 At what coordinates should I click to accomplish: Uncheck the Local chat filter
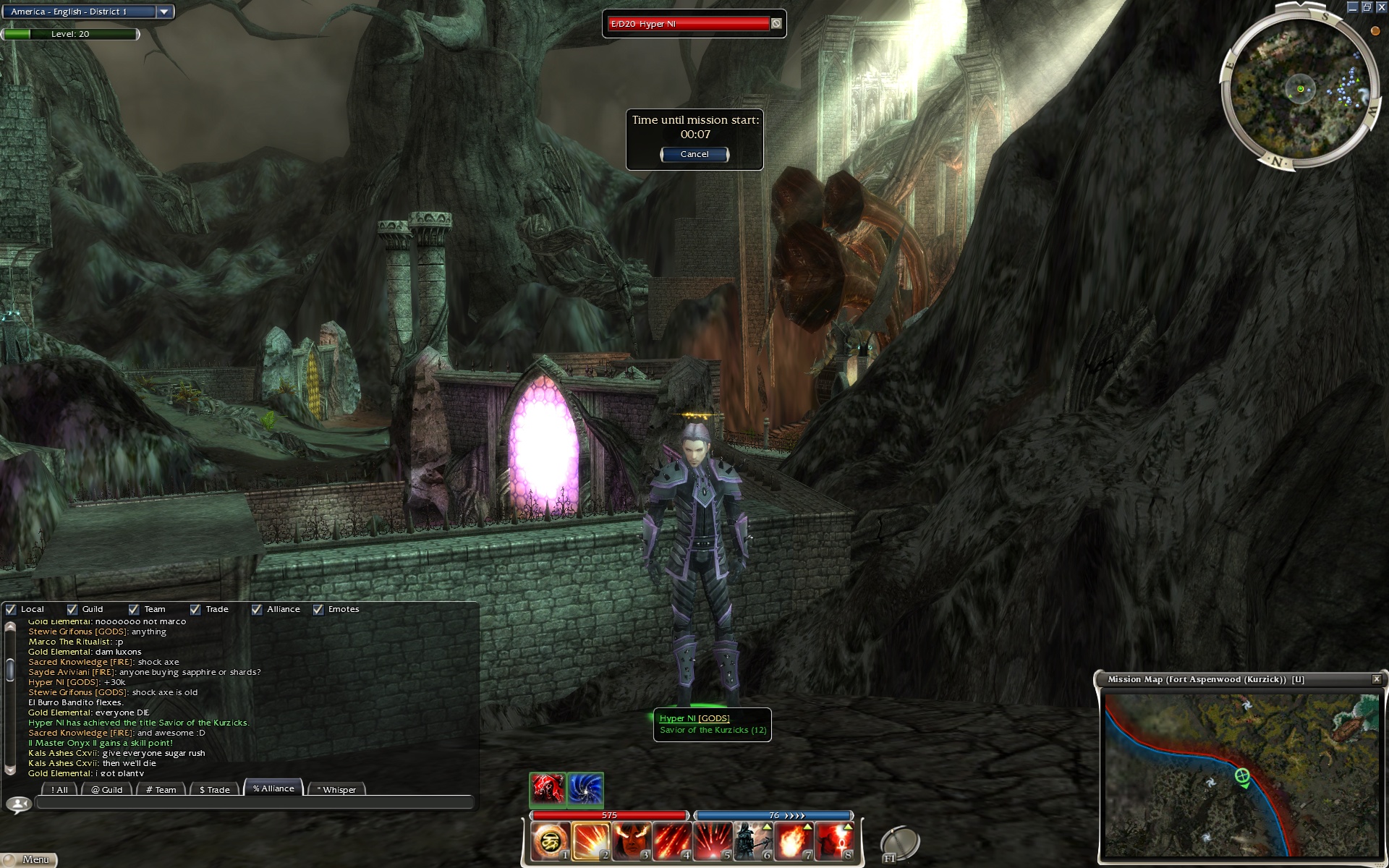point(11,610)
